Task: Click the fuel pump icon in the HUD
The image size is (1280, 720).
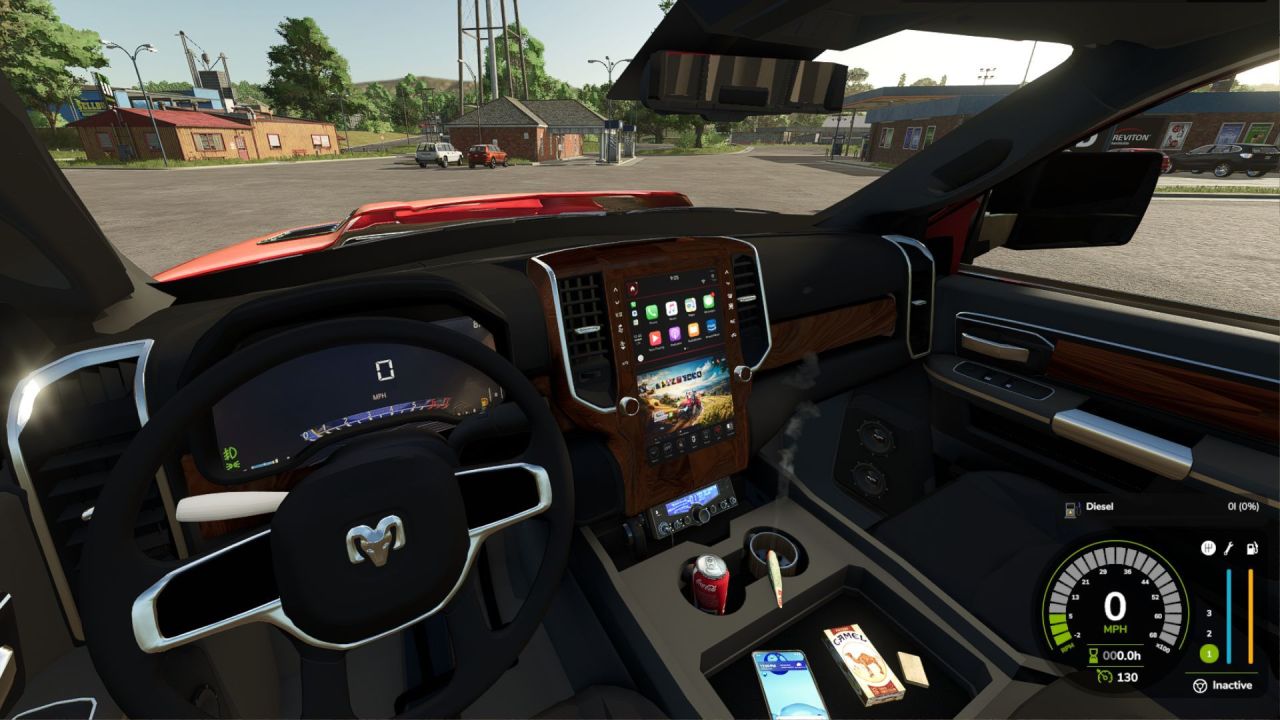Action: (x=1251, y=549)
